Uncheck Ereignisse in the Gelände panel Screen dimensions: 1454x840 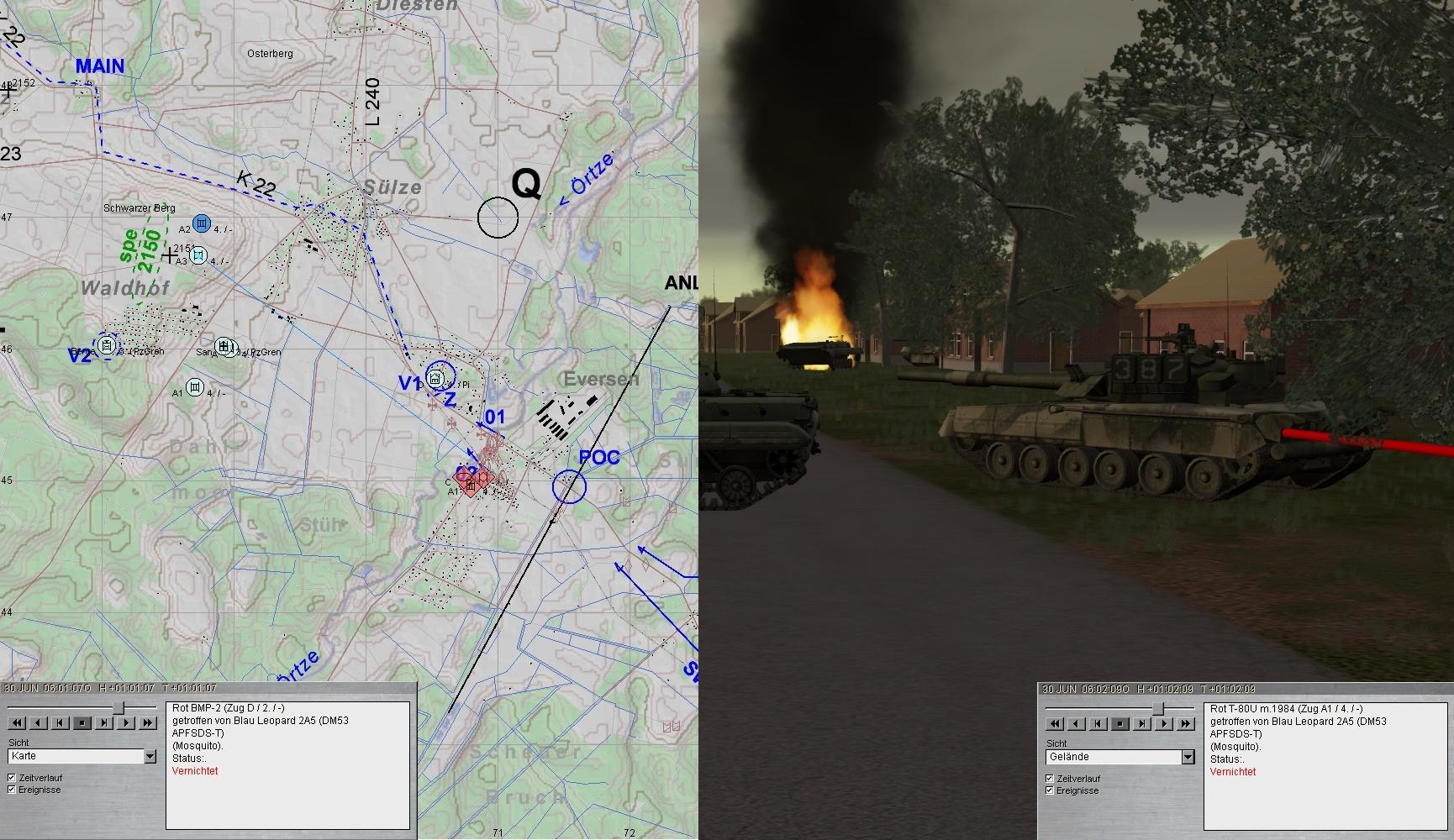pyautogui.click(x=1050, y=791)
